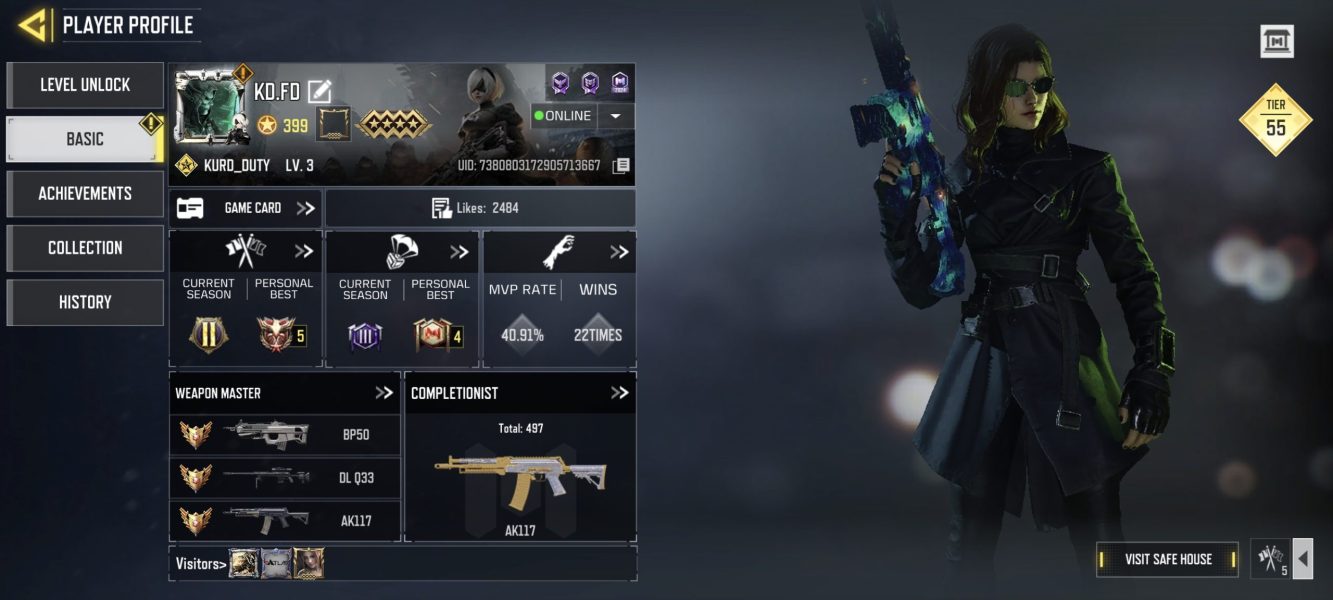This screenshot has width=1333, height=600.
Task: Open the Visitors list
Action: 199,564
